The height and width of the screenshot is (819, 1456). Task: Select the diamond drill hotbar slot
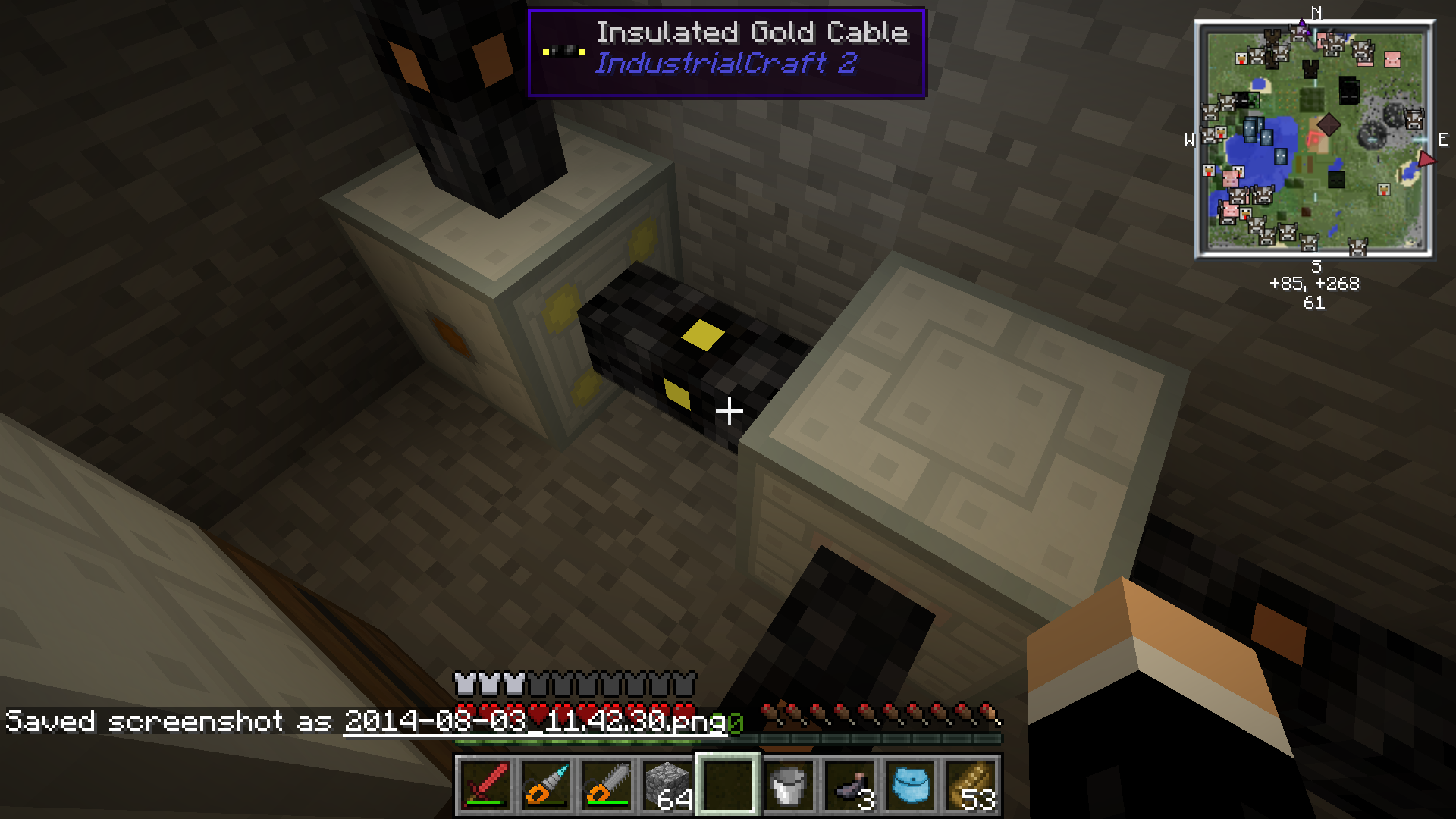(x=546, y=785)
